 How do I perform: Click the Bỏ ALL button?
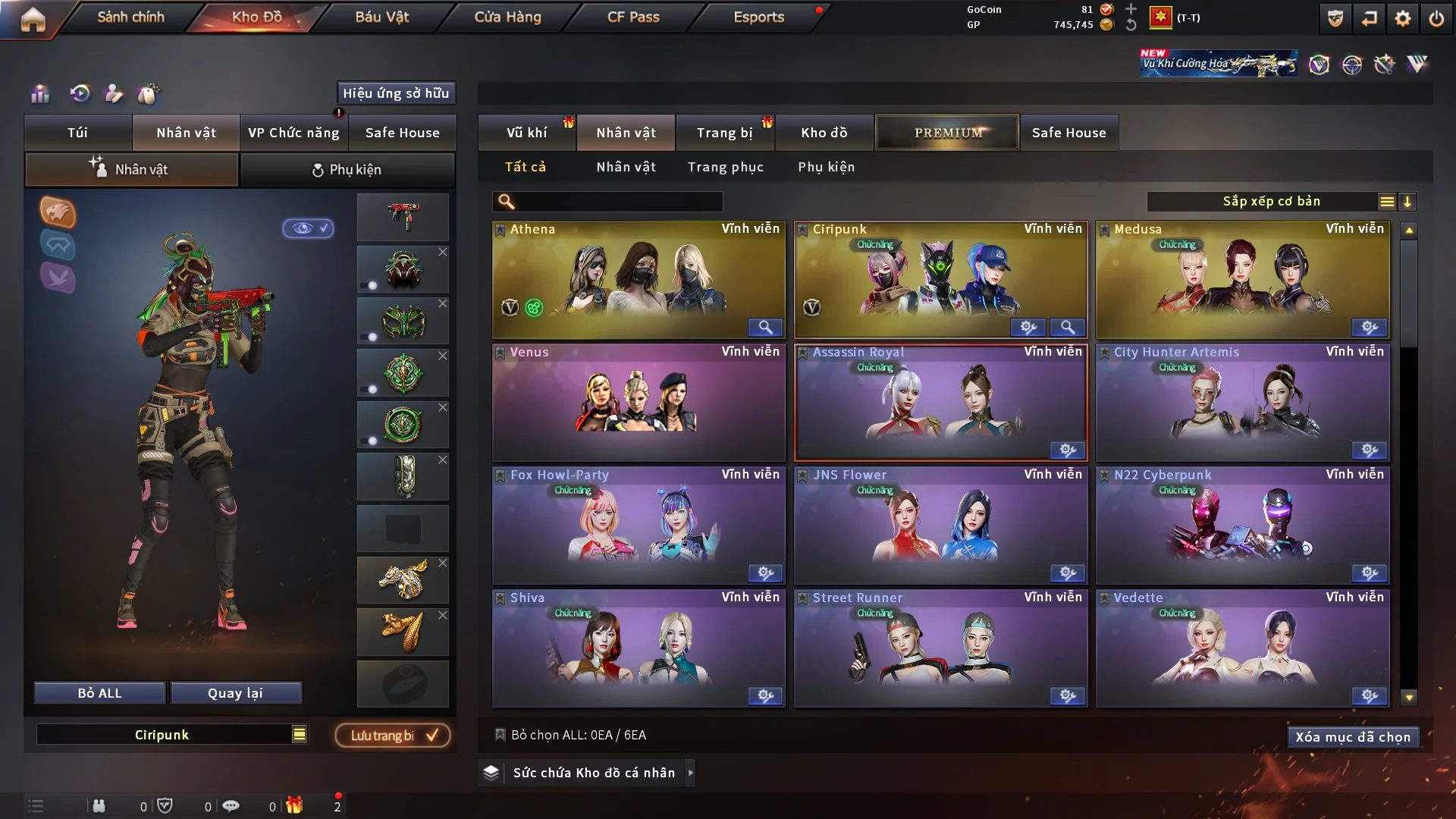pos(99,693)
